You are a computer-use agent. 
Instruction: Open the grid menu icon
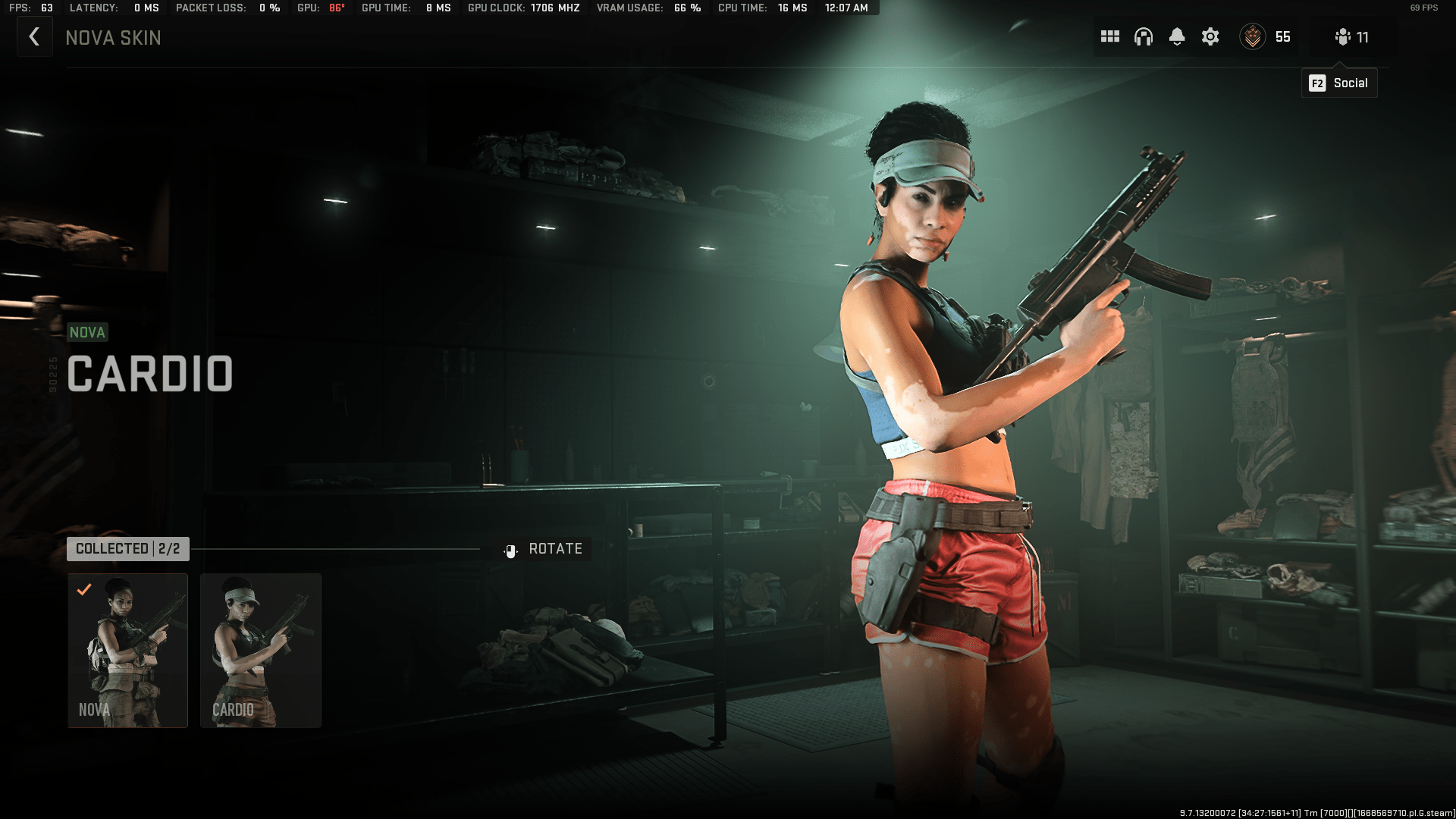[x=1110, y=37]
